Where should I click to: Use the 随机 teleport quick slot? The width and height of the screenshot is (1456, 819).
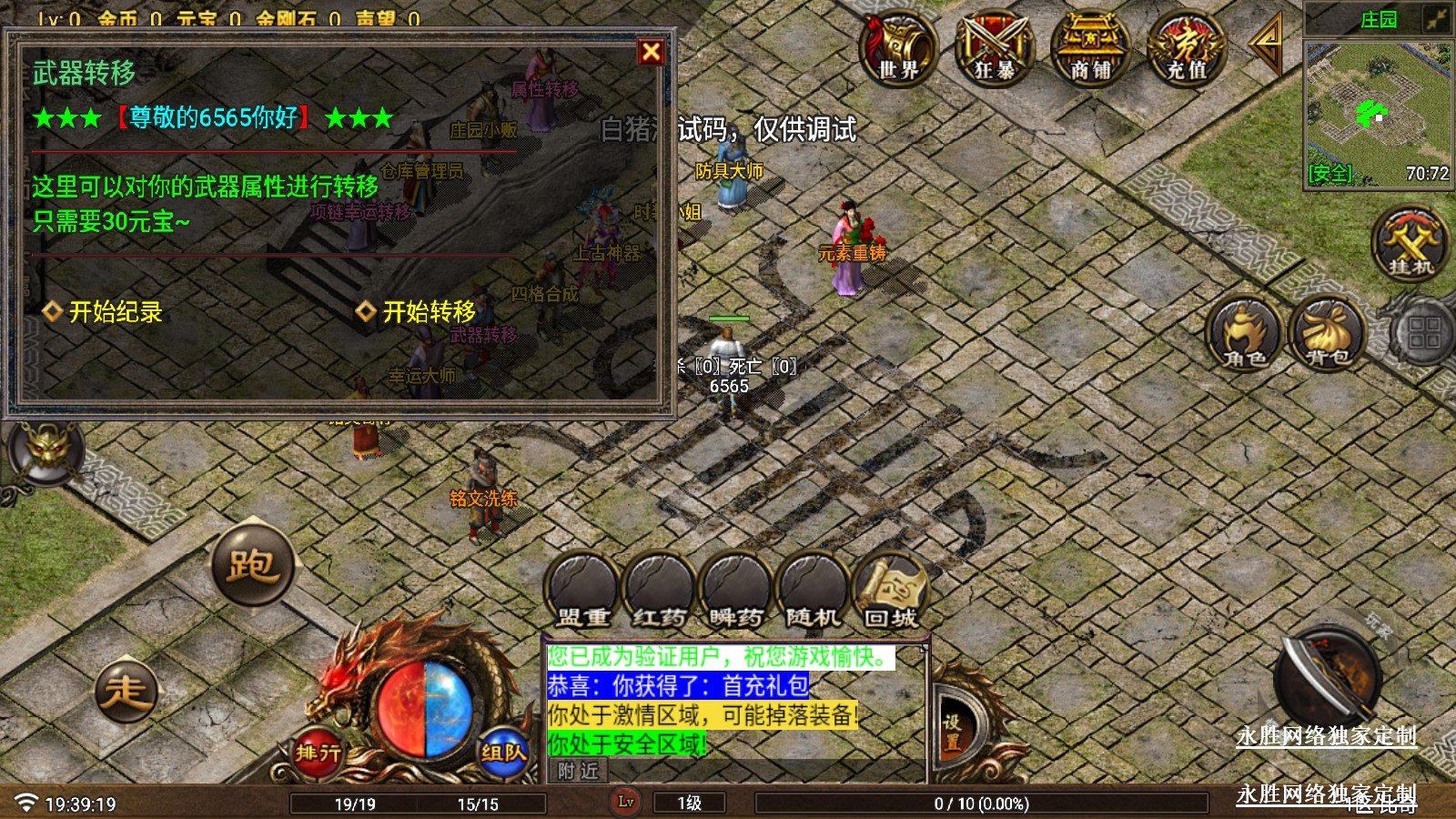(813, 590)
